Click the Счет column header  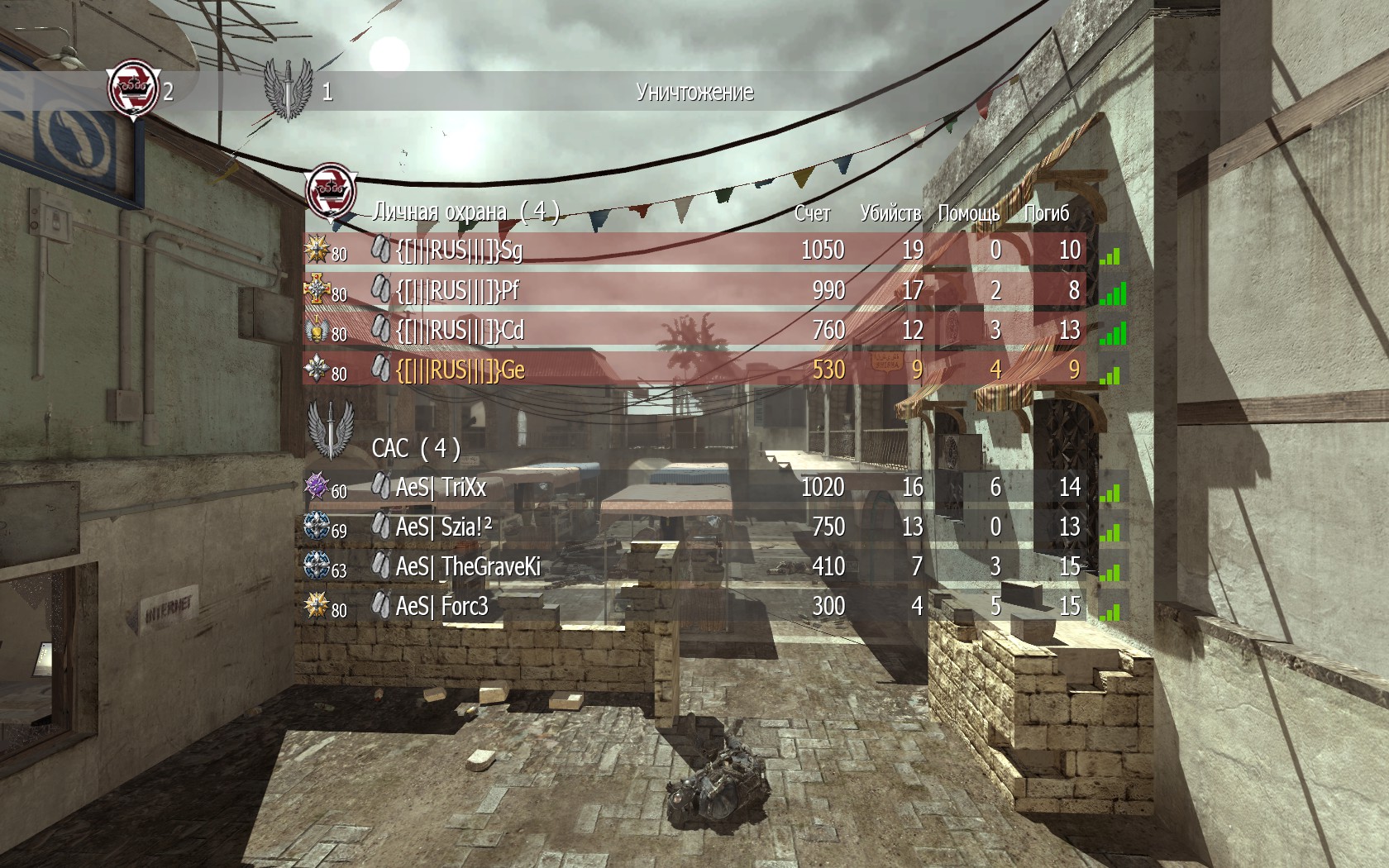point(812,213)
